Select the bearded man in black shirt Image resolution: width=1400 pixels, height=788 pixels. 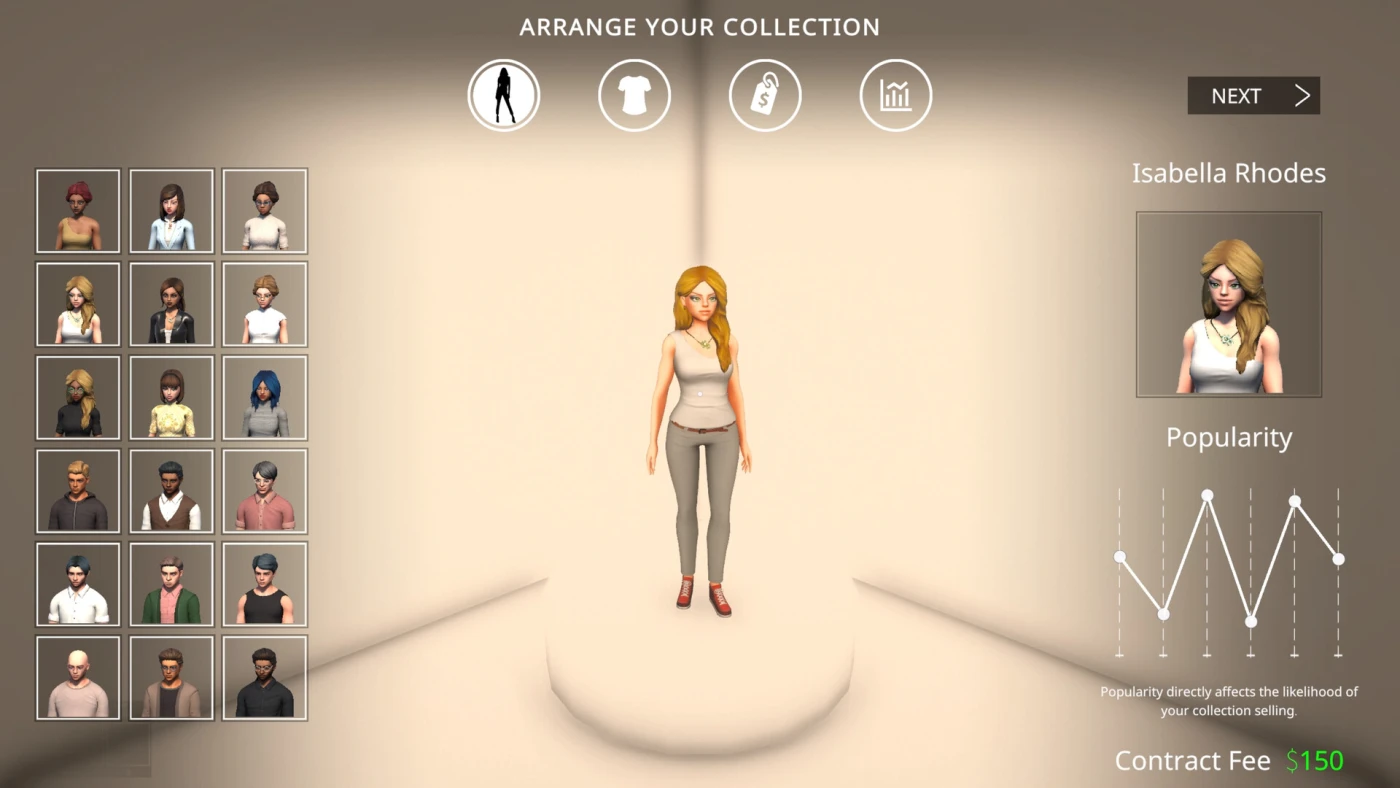tap(264, 678)
